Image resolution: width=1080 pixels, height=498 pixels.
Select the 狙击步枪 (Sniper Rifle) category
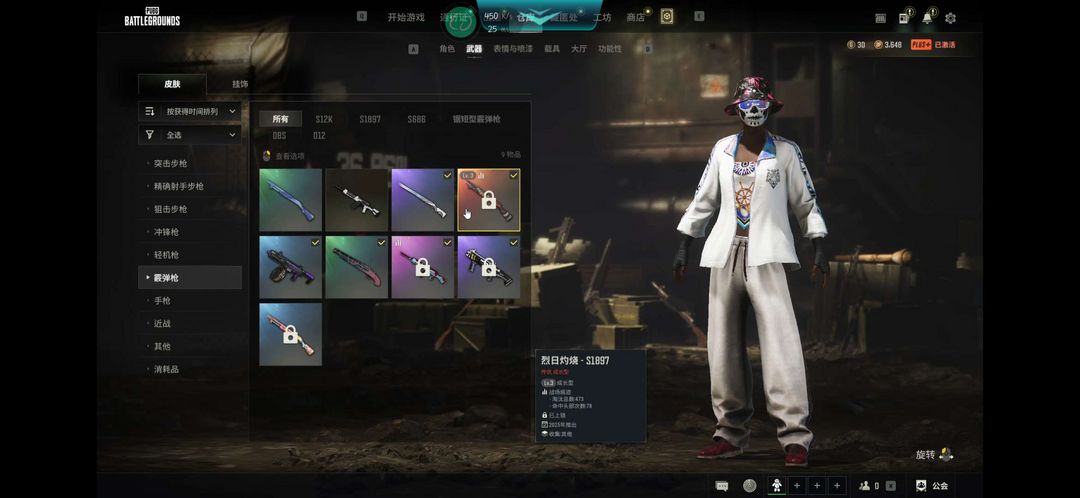171,209
